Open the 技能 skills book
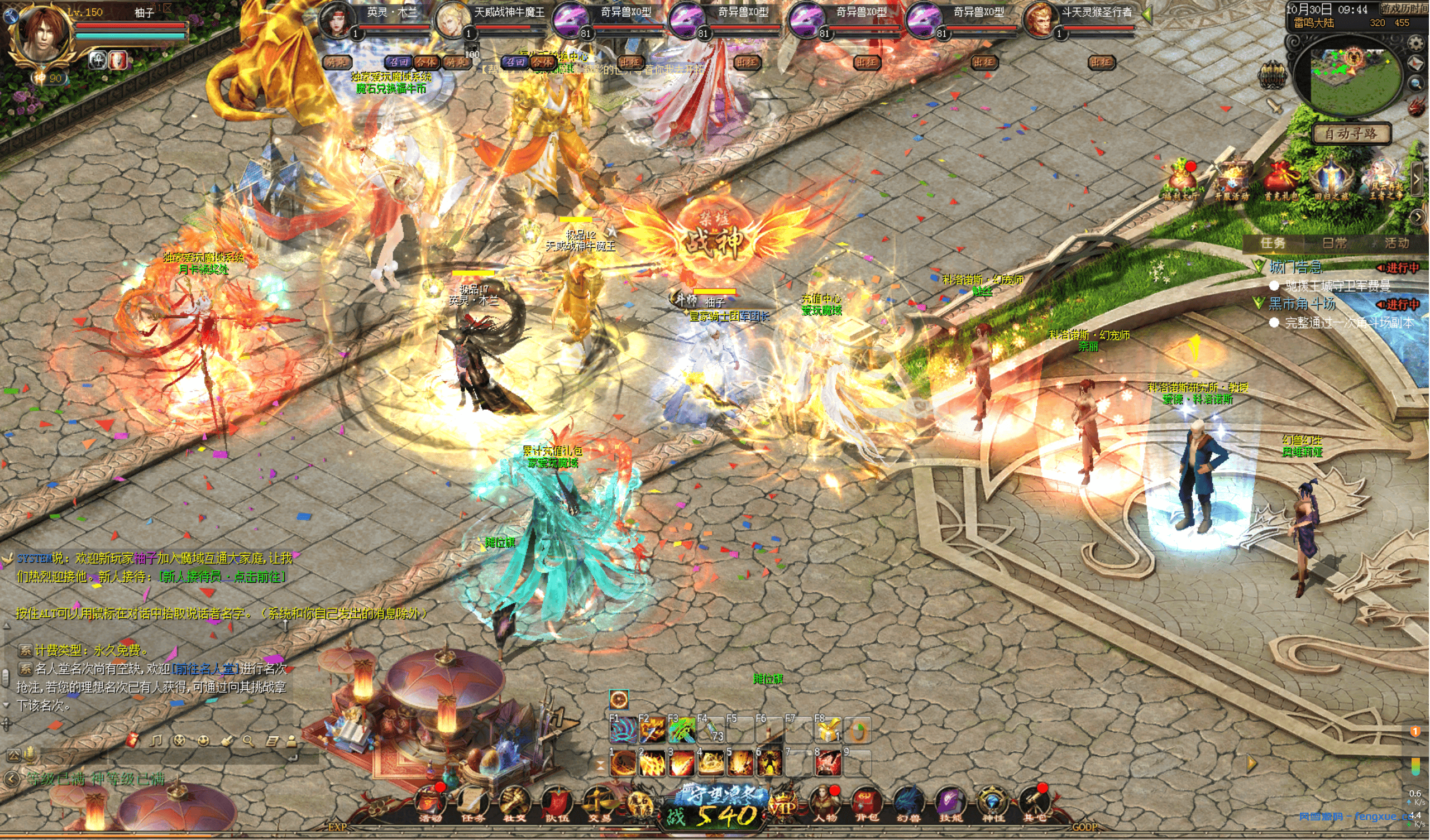 [x=950, y=804]
